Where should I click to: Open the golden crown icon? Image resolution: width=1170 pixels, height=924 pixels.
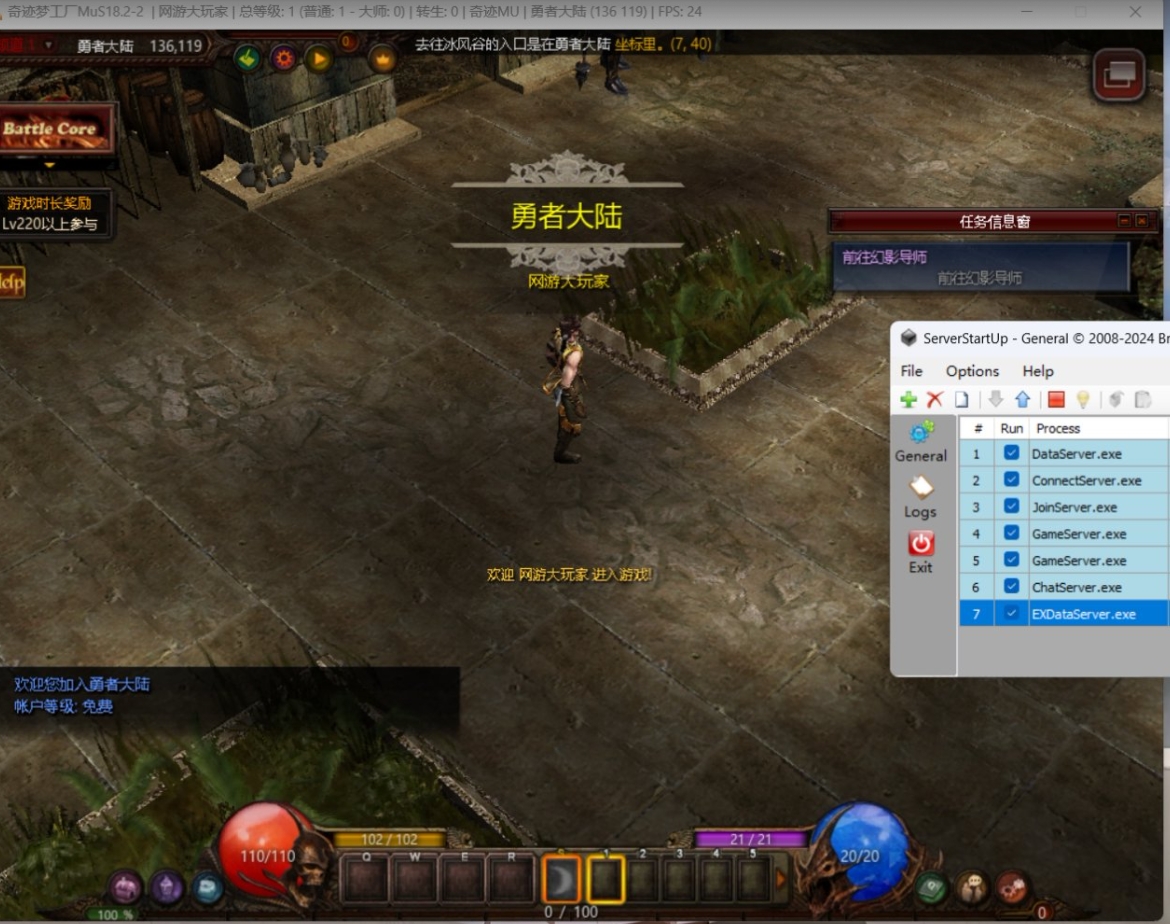(x=382, y=58)
